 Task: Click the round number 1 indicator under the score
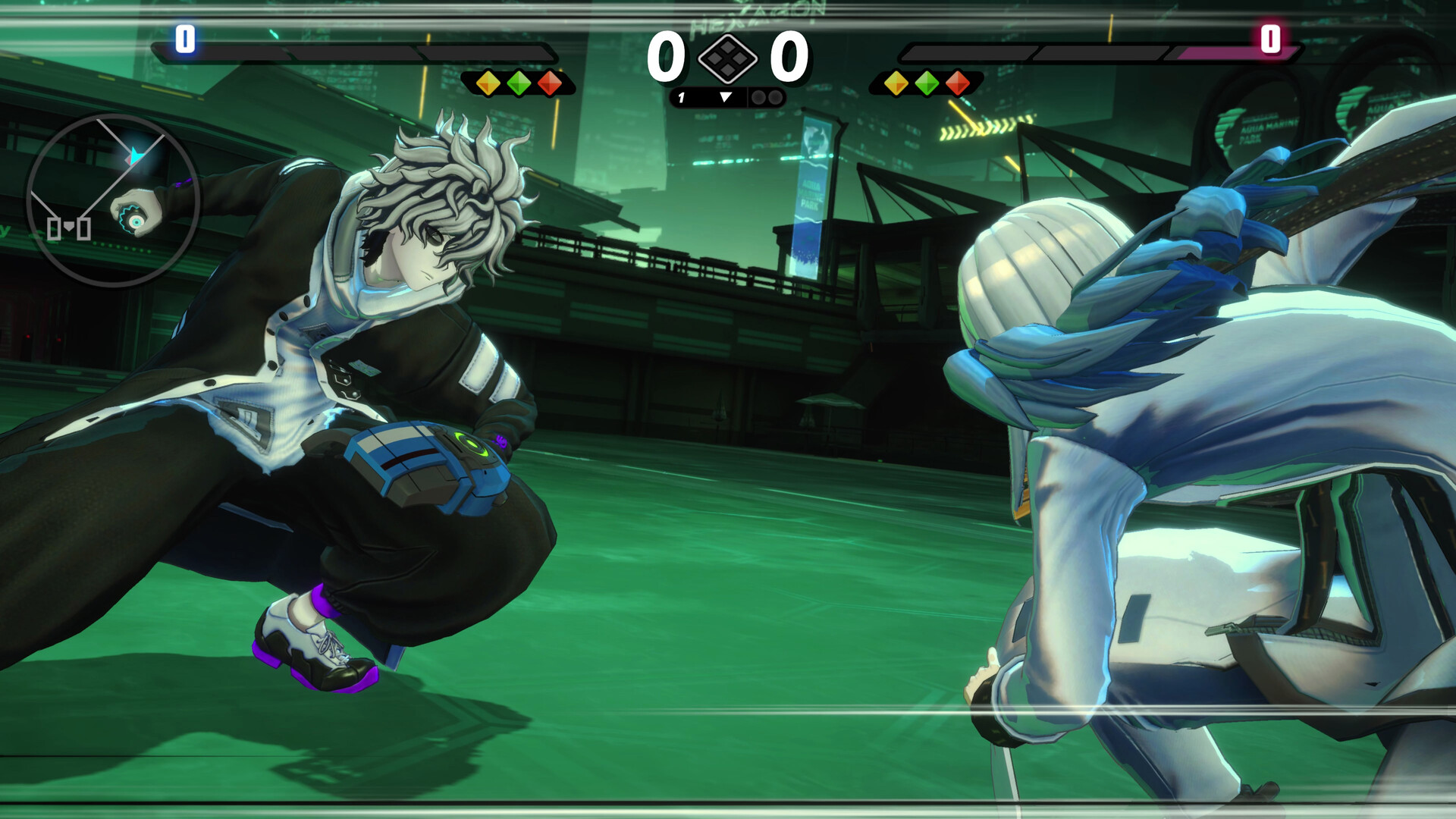(x=681, y=97)
